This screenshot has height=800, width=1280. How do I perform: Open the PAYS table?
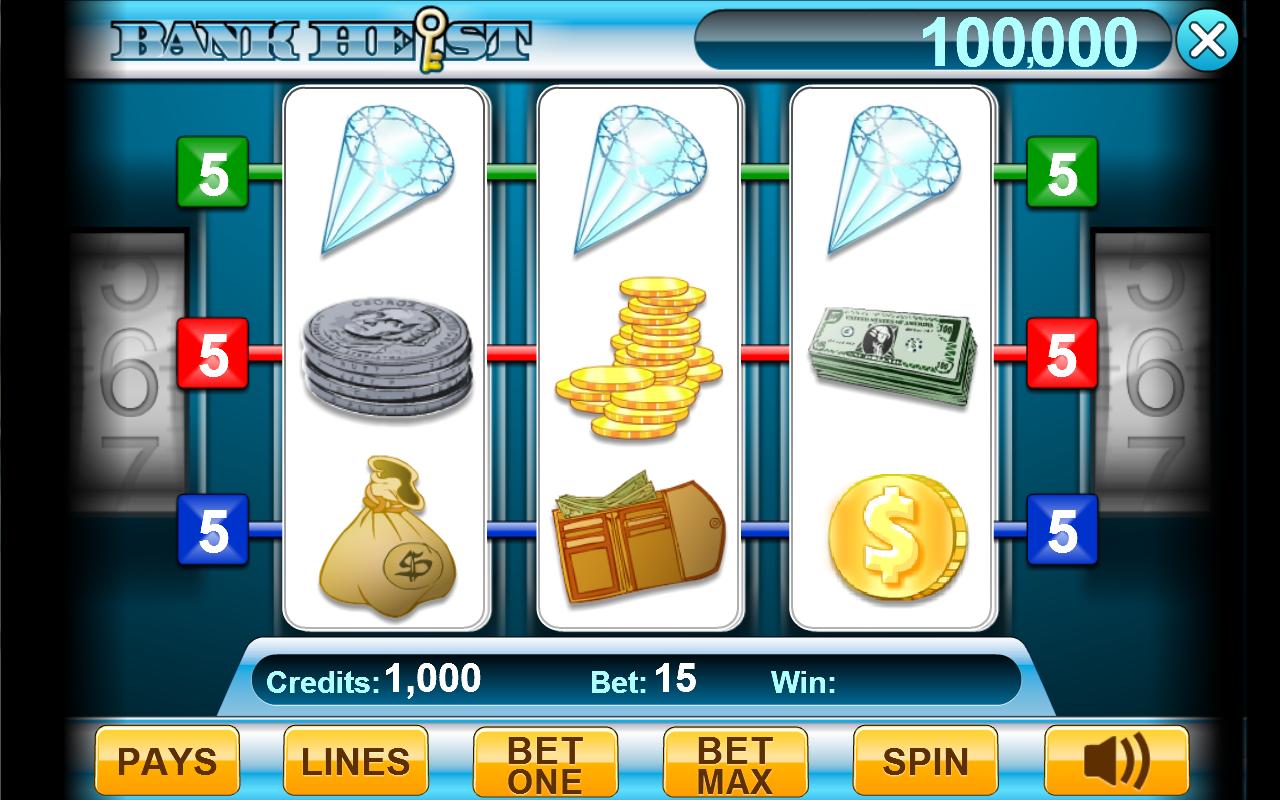tap(166, 761)
